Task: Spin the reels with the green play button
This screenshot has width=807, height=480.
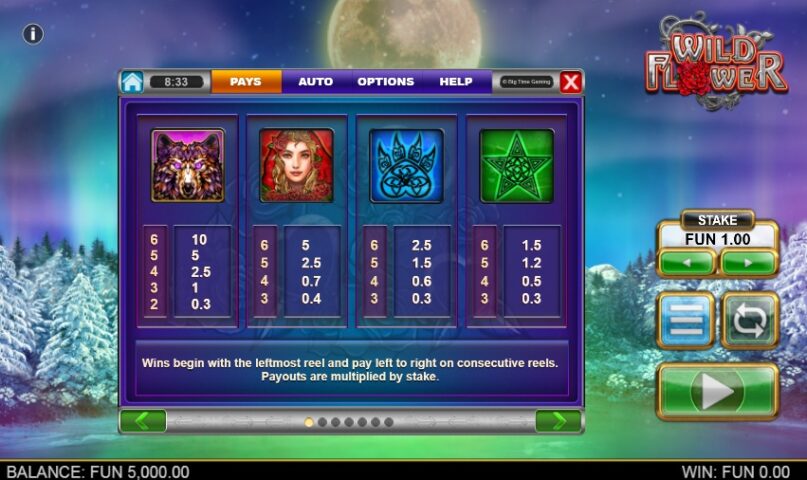Action: (717, 391)
